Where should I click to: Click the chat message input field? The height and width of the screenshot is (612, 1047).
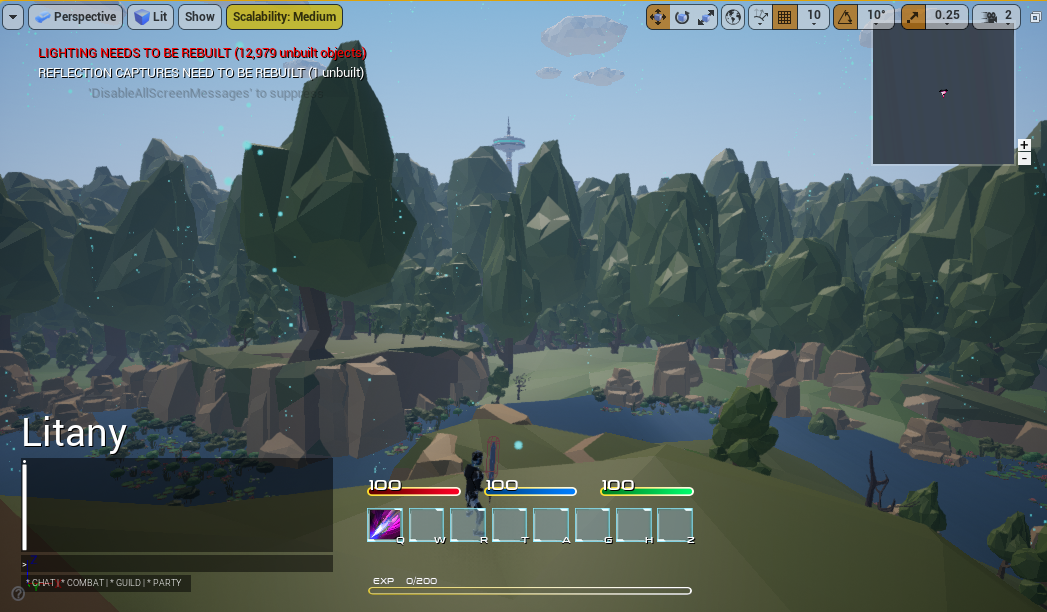177,564
